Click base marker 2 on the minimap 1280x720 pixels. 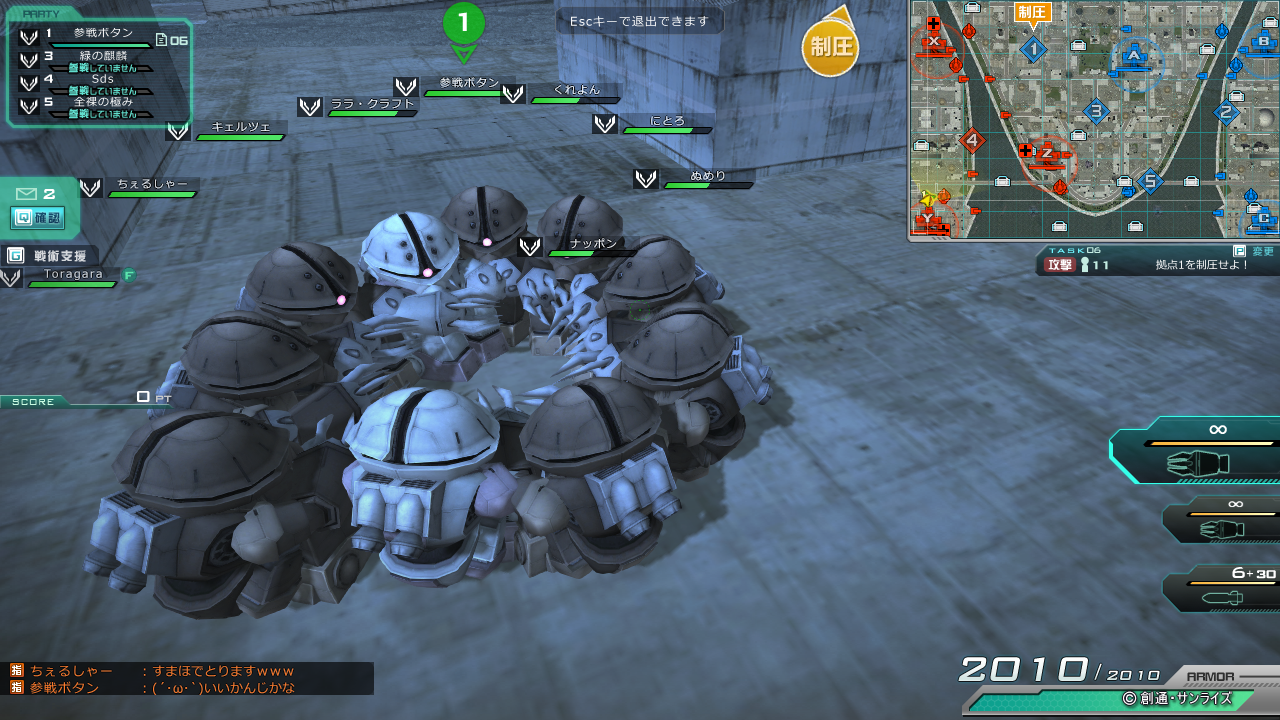coord(1226,113)
